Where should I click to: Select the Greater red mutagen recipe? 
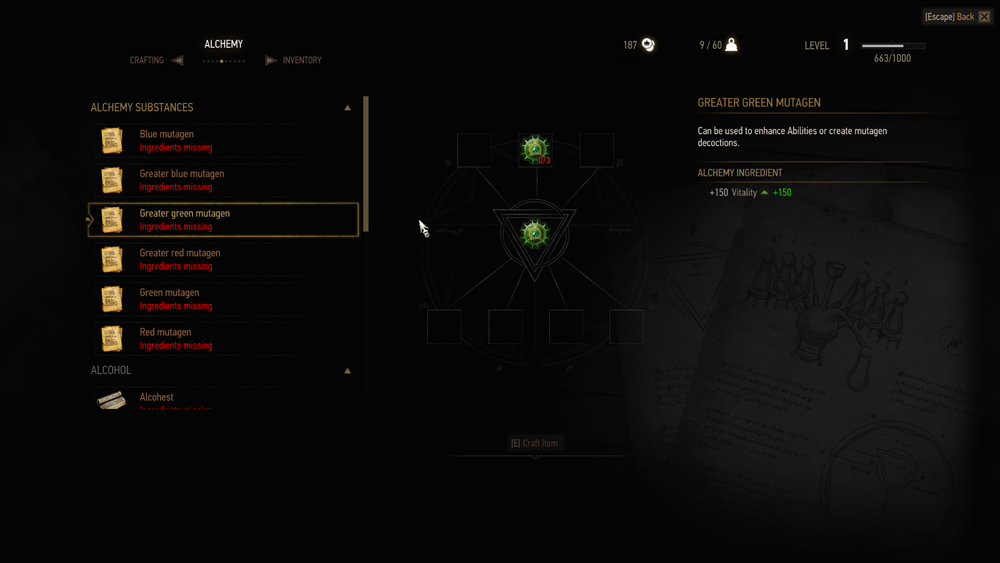[x=222, y=259]
